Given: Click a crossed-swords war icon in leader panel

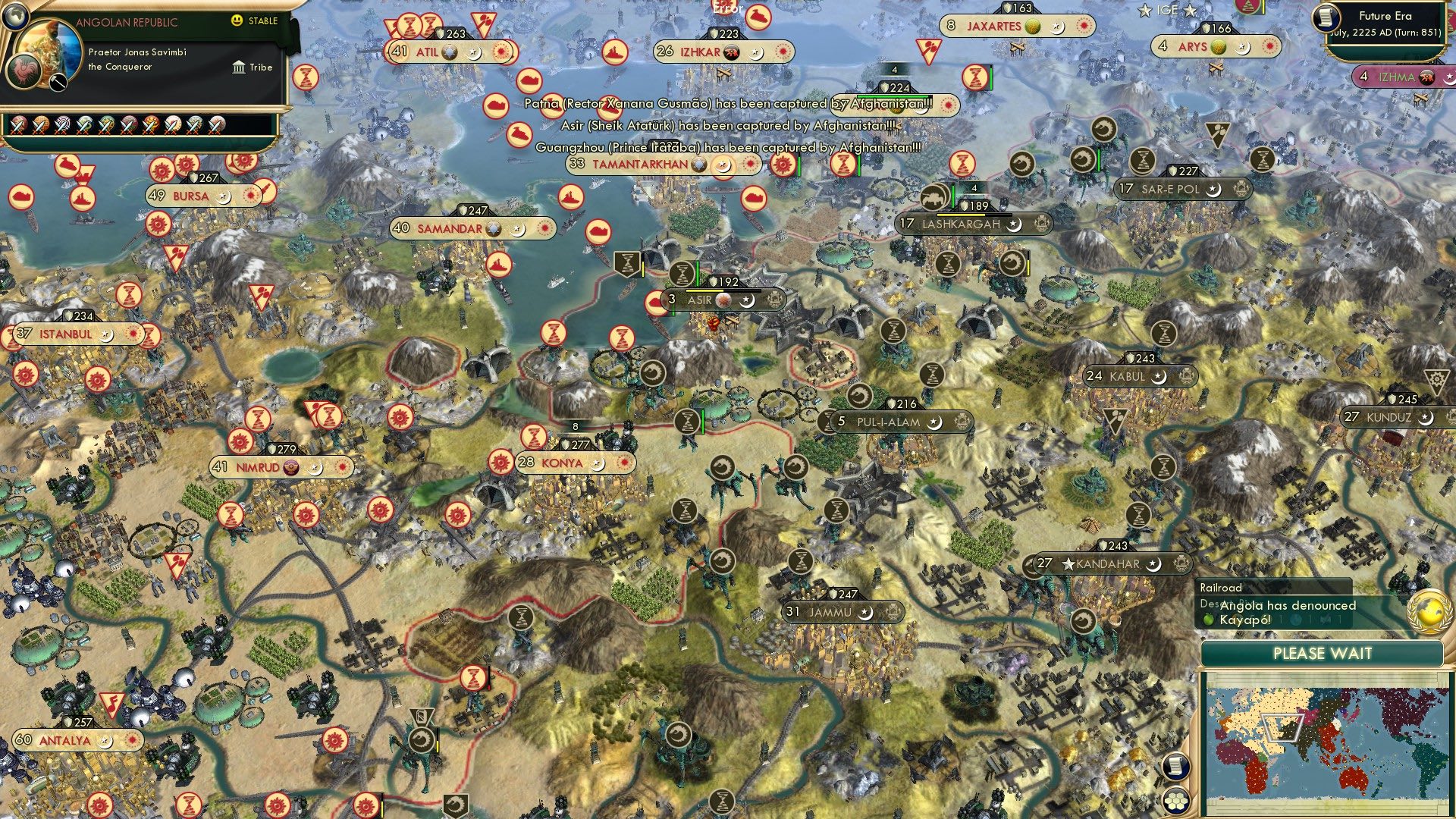Looking at the screenshot, I should [x=19, y=123].
